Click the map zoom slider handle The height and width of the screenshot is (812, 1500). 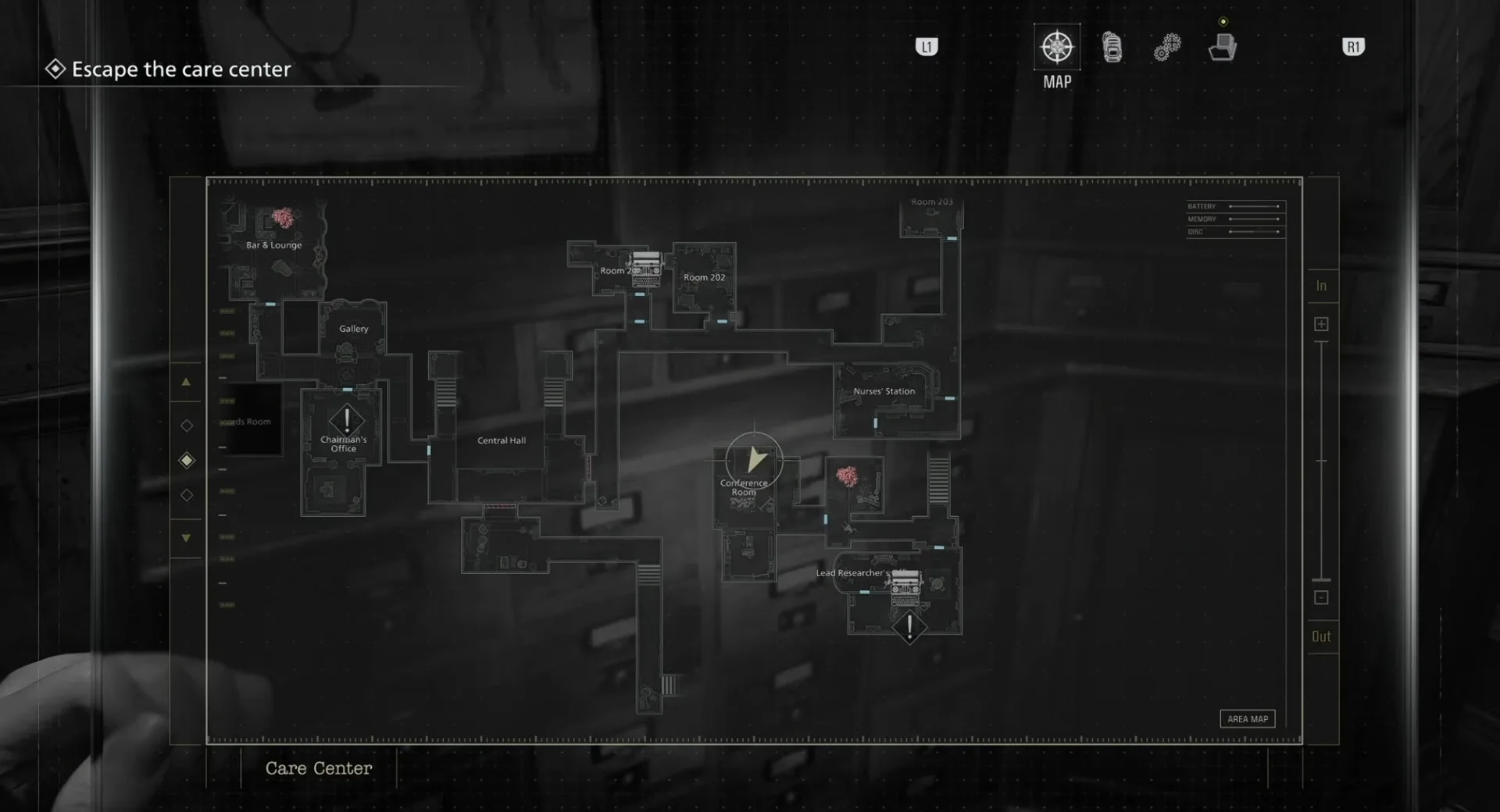pos(1321,579)
